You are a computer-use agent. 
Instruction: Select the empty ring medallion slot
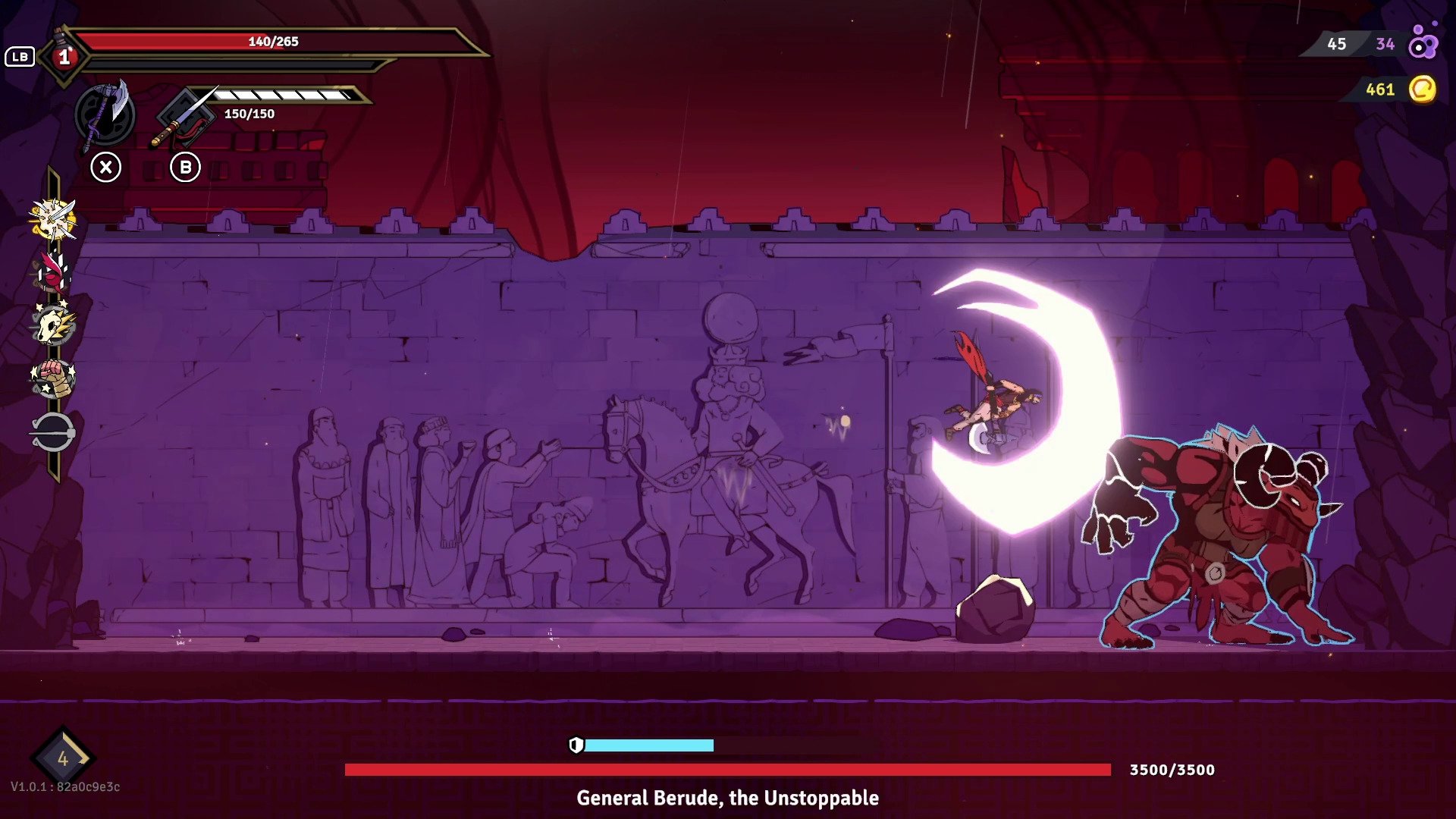53,433
